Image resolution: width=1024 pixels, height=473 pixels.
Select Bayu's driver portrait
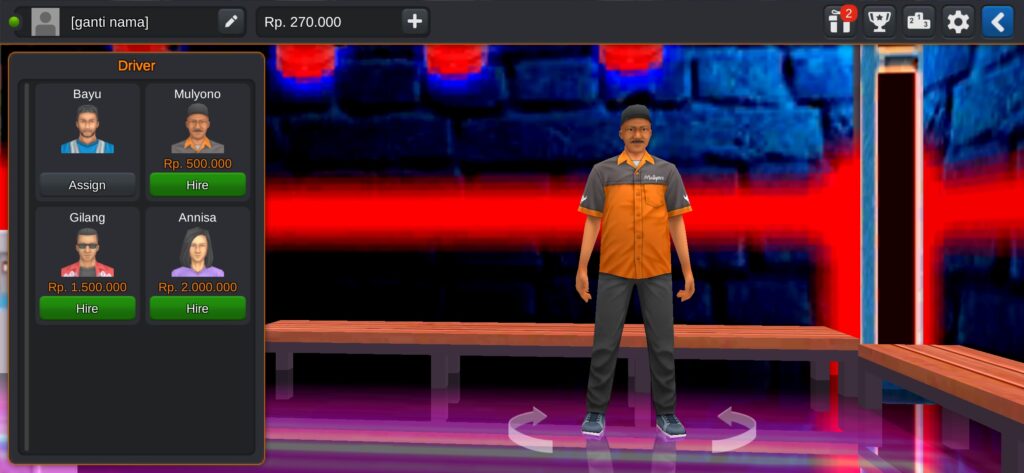(x=87, y=130)
